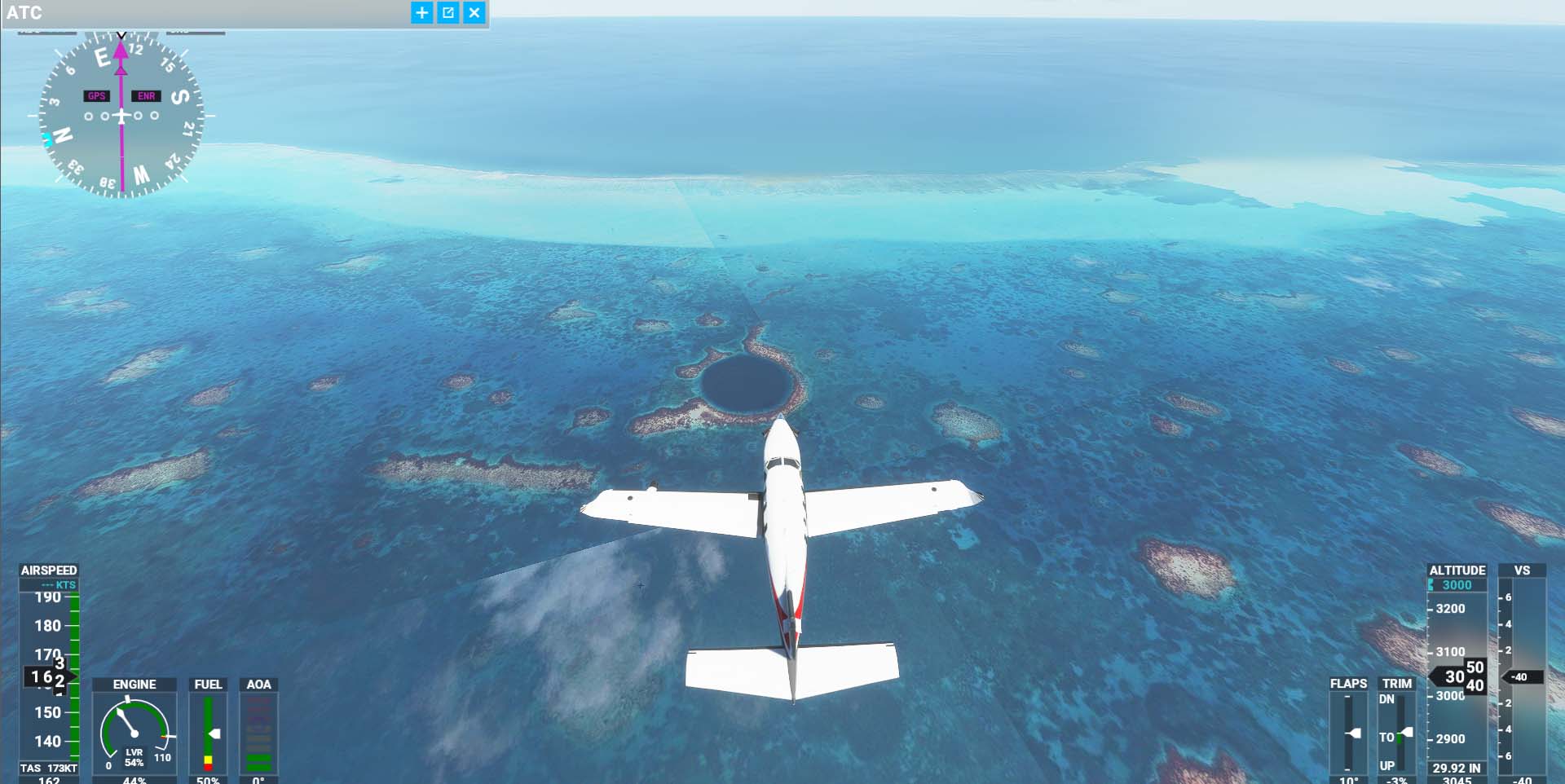This screenshot has height=784, width=1565.
Task: Click the HSI compass rose
Action: coord(121,114)
